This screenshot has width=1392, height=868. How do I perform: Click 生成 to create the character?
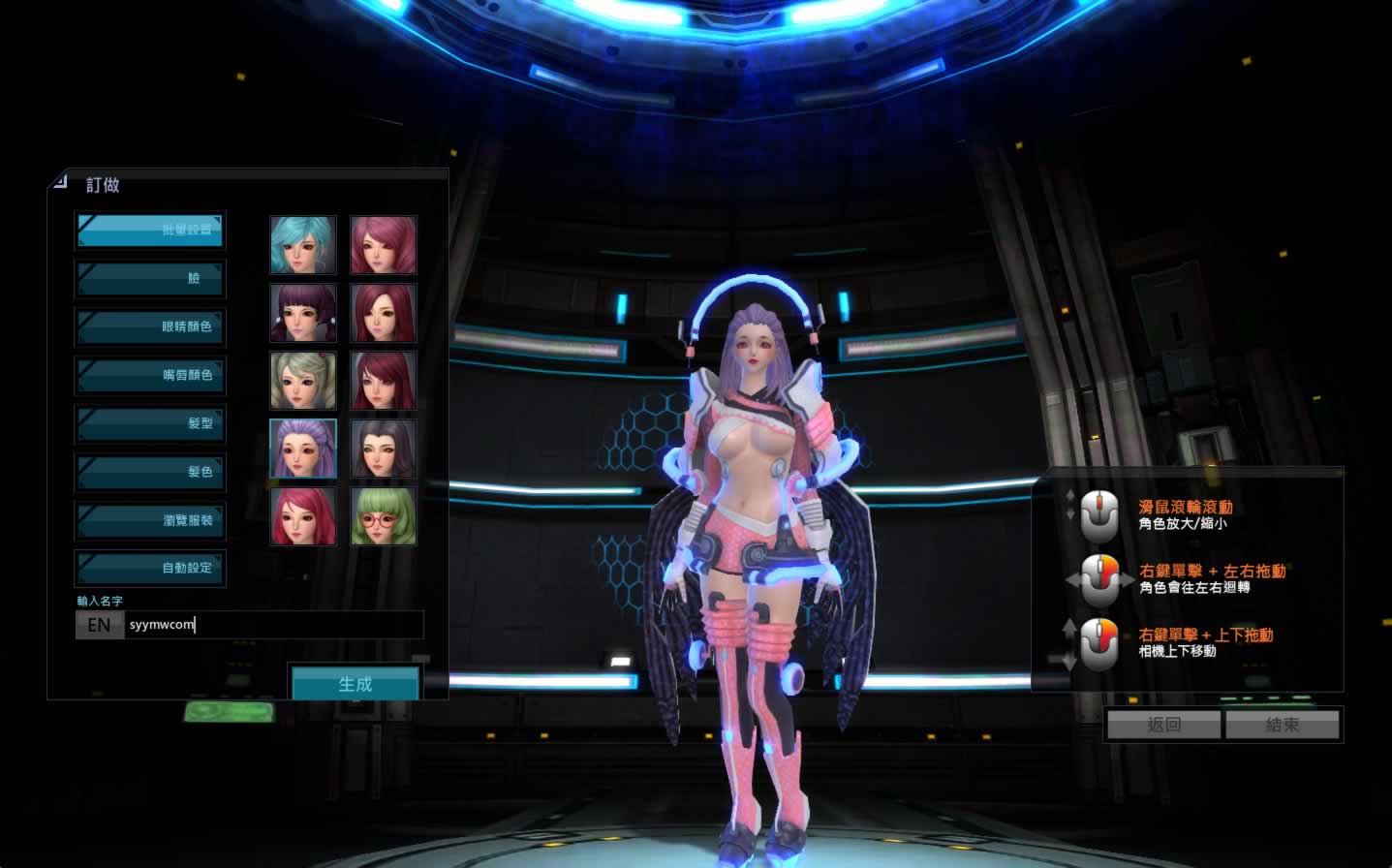tap(356, 684)
